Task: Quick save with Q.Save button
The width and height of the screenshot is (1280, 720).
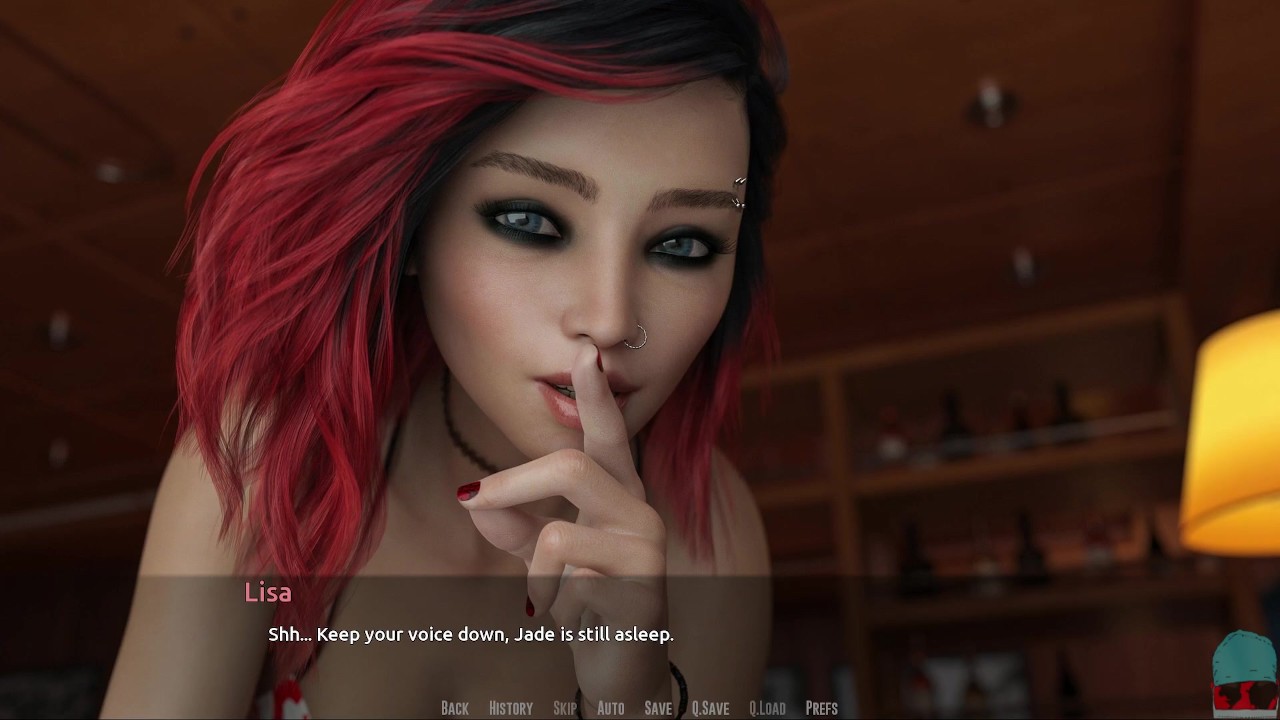Action: click(x=710, y=708)
